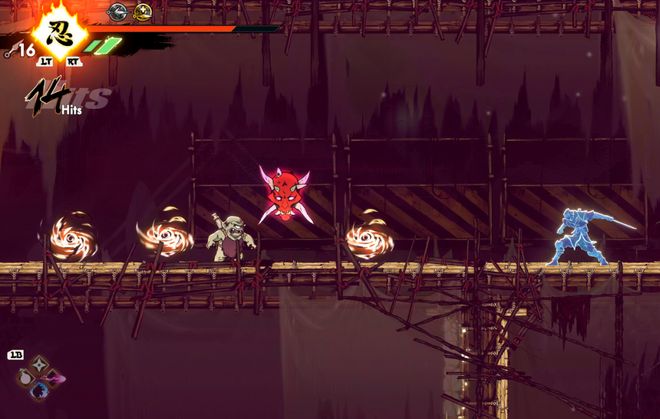The height and width of the screenshot is (419, 660).
Task: Choose the bomb ninpo icon
Action: pos(24,379)
